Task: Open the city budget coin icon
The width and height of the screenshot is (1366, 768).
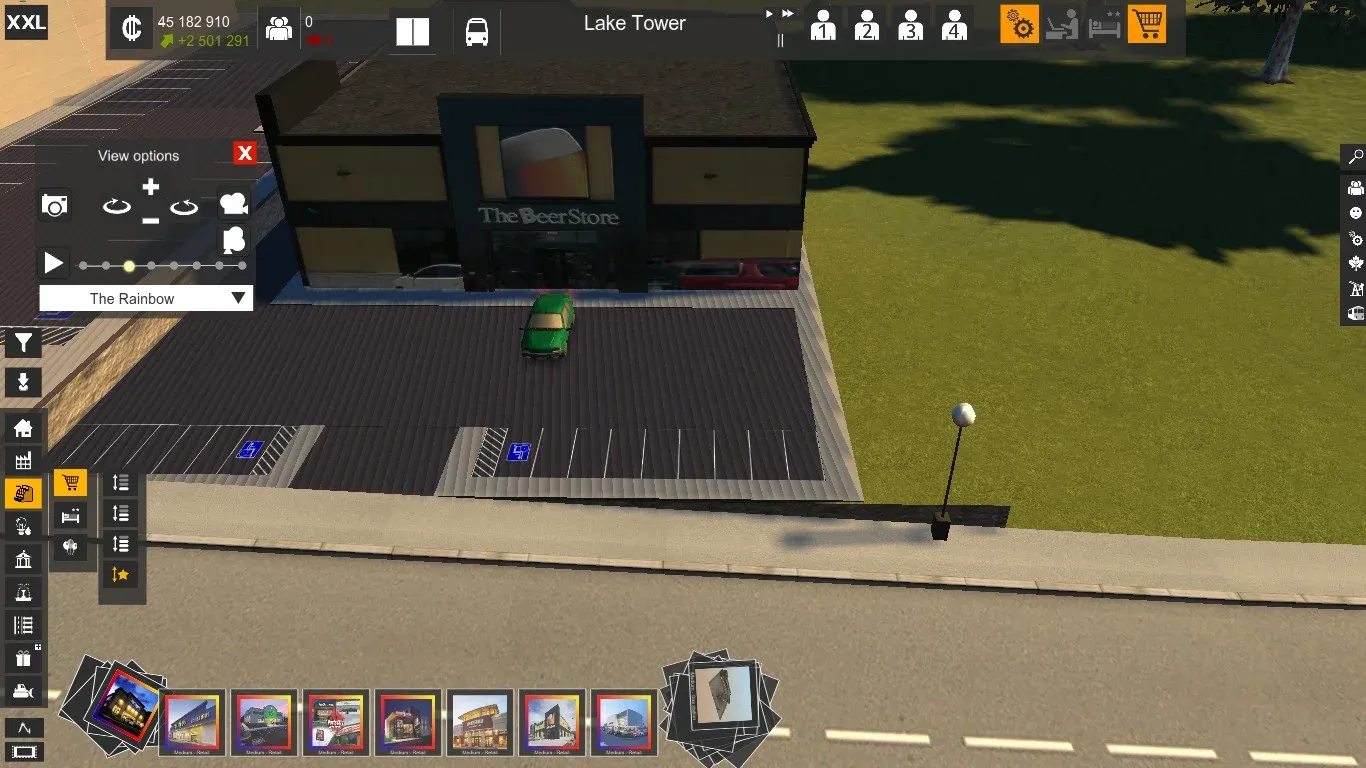Action: [x=131, y=29]
